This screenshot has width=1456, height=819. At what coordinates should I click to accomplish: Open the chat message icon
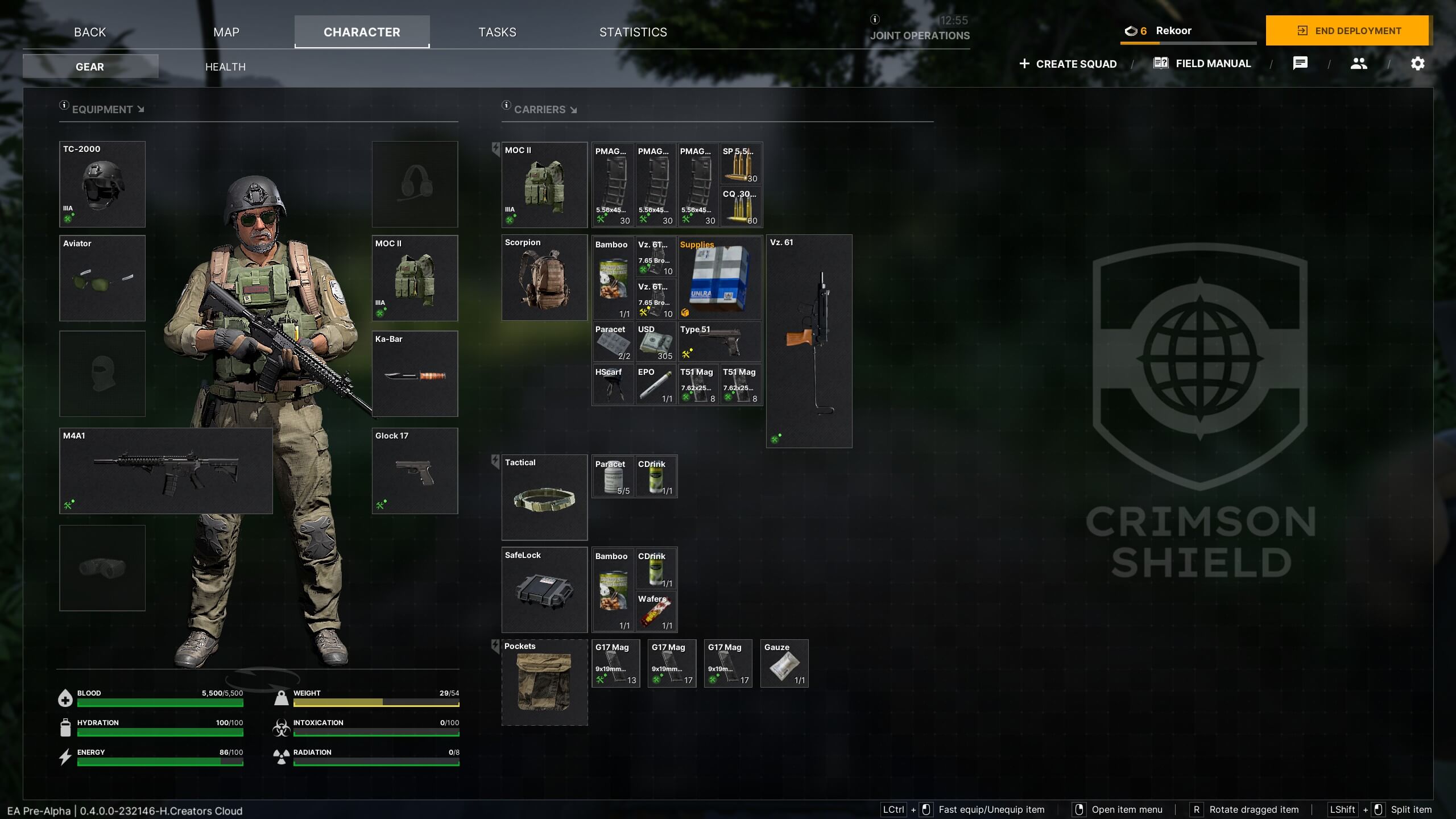pos(1300,63)
